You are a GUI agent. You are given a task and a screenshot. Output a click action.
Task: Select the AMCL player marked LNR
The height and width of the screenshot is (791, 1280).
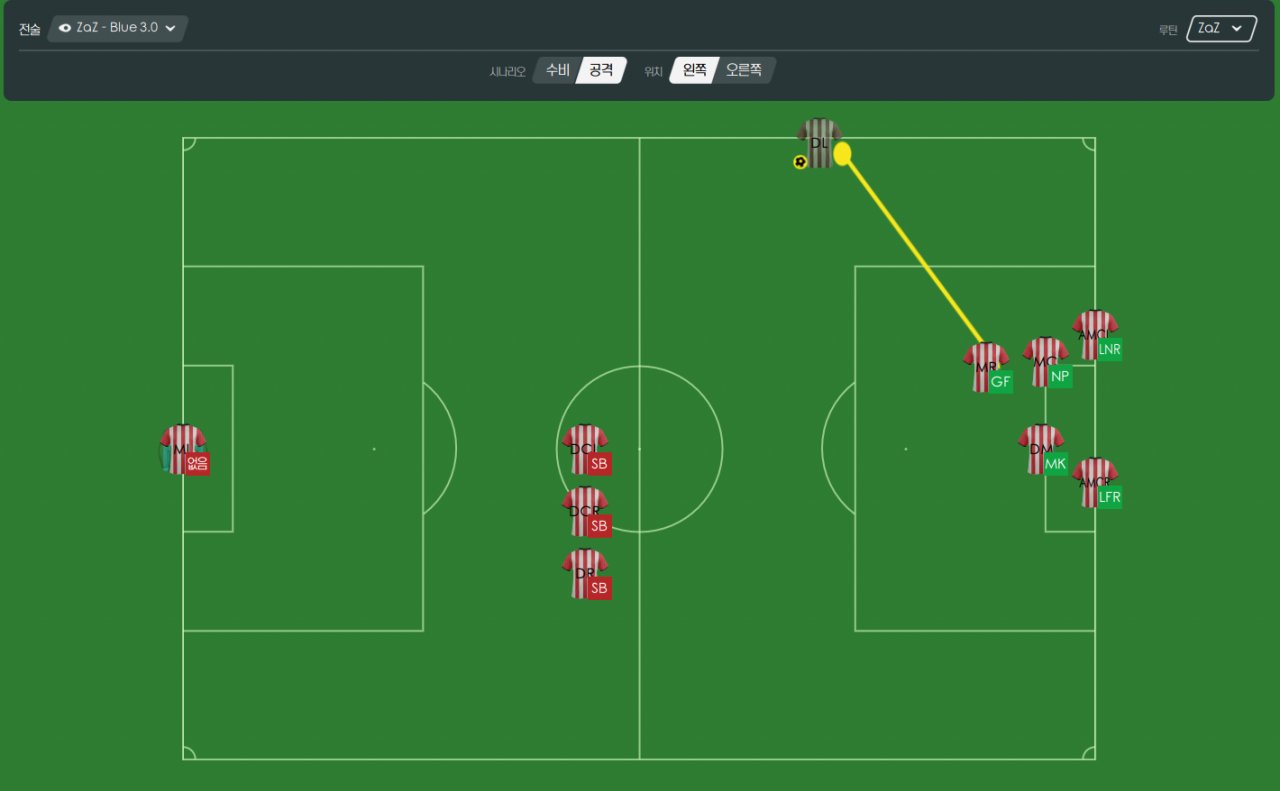(x=1094, y=335)
